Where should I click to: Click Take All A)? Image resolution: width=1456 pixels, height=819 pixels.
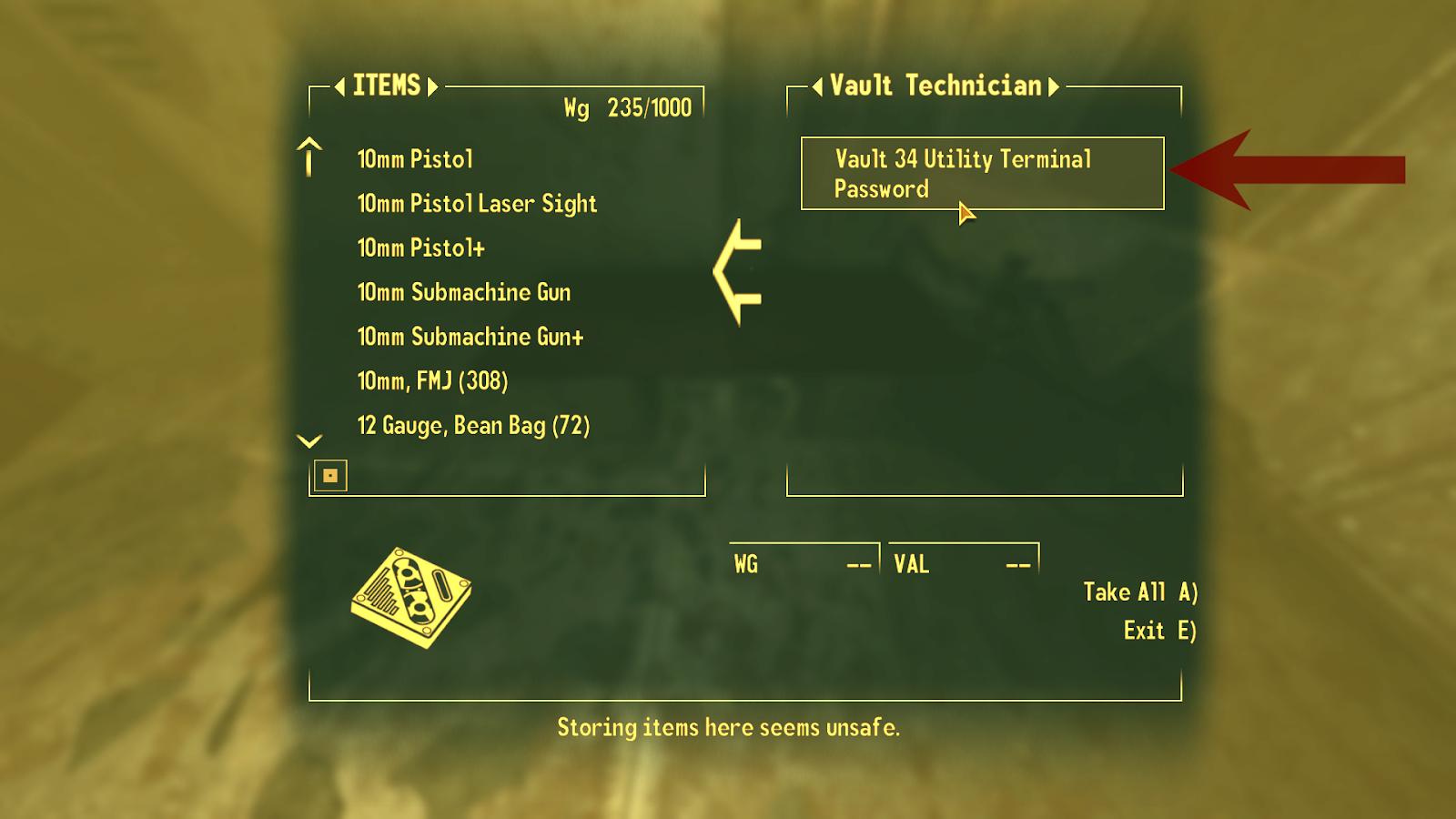[1140, 591]
